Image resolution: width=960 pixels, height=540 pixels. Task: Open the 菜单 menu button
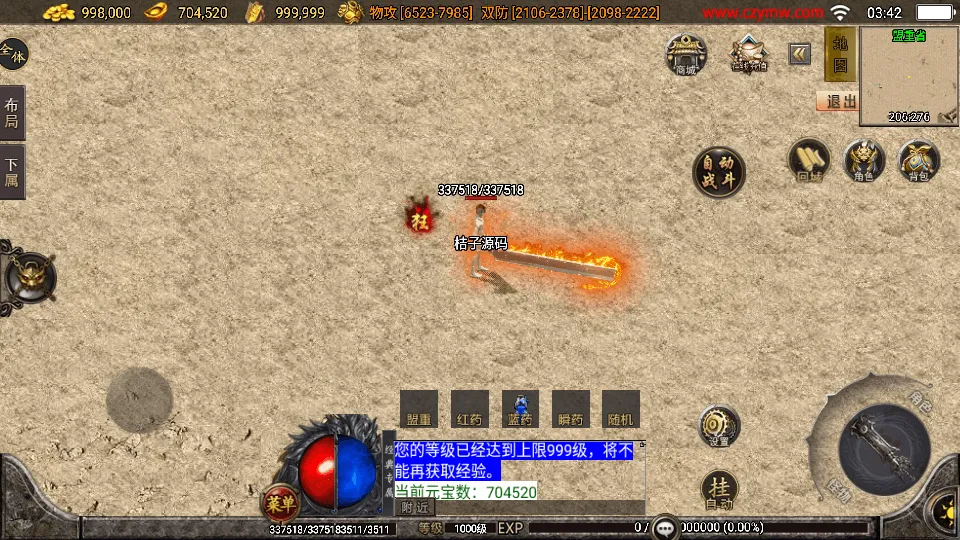click(281, 502)
